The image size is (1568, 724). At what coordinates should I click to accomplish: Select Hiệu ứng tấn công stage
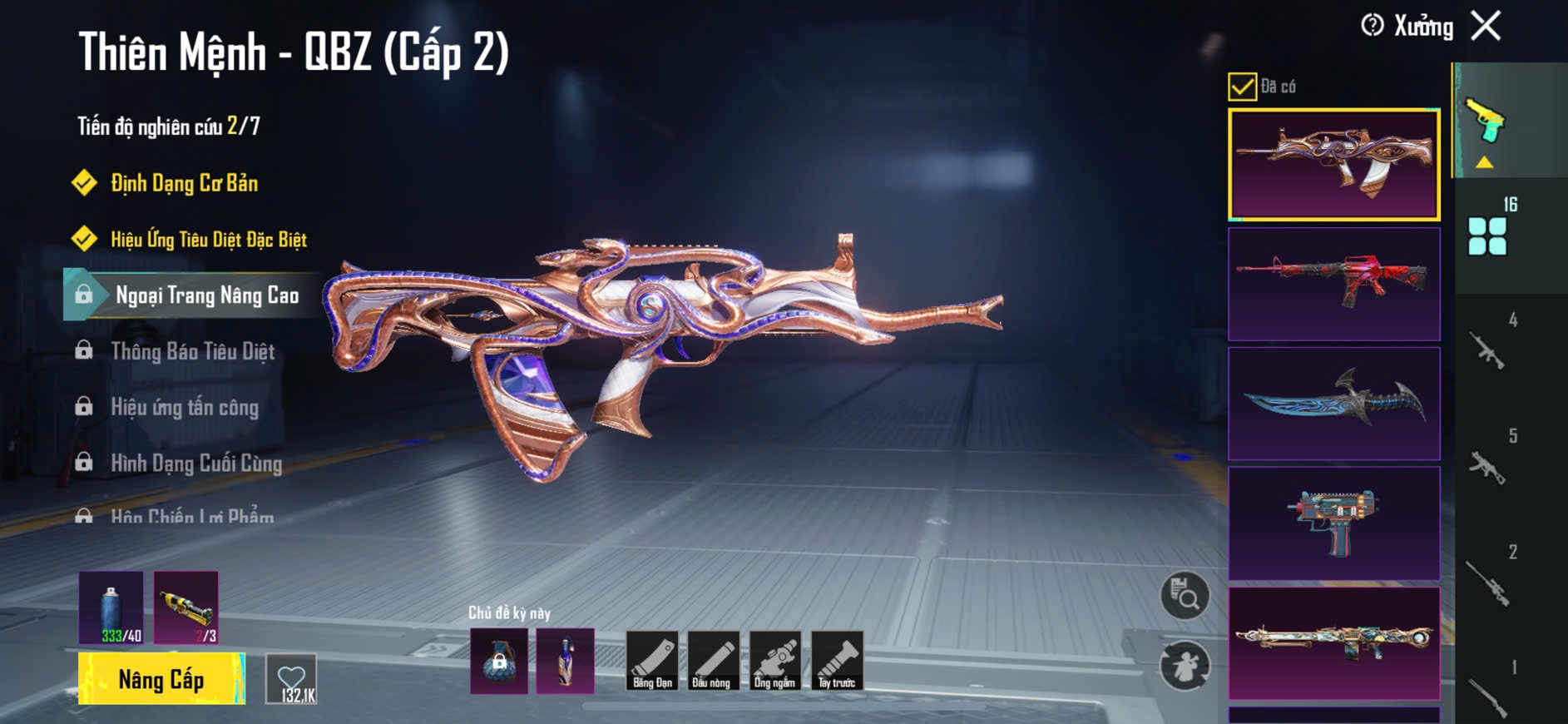point(185,407)
